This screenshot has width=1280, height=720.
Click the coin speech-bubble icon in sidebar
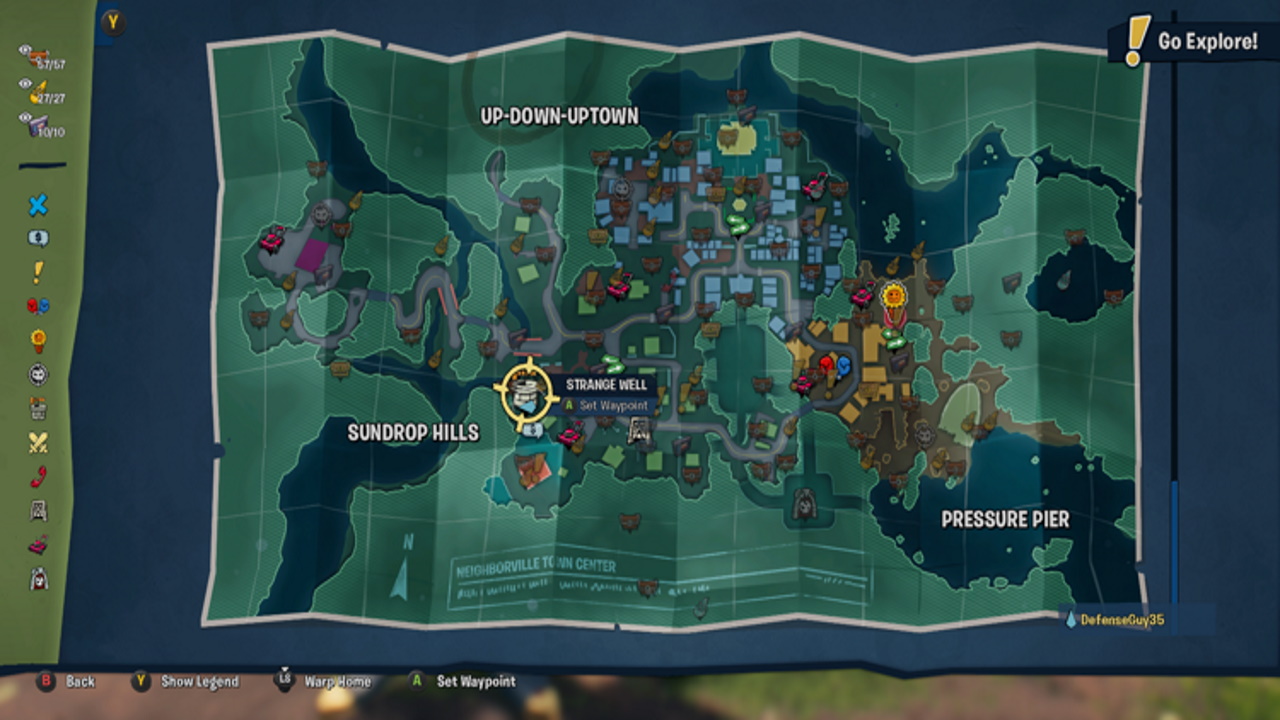pos(37,238)
